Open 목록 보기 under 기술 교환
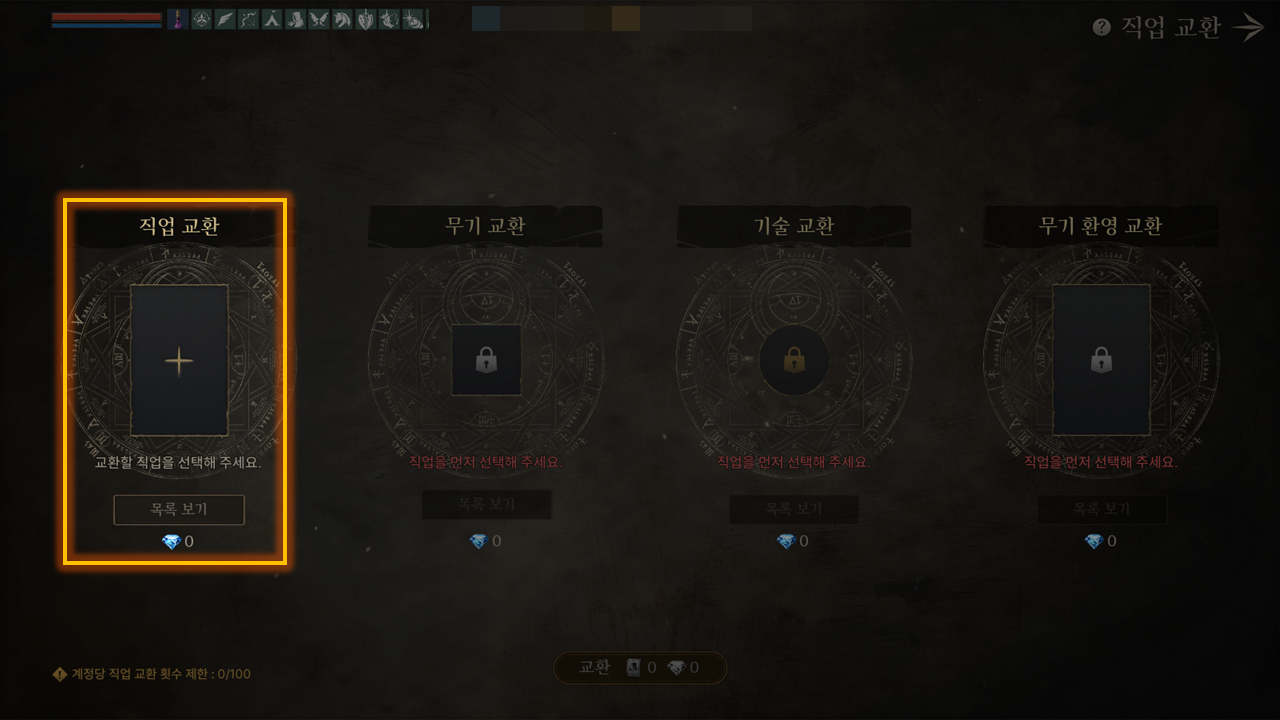The height and width of the screenshot is (720, 1280). [794, 509]
